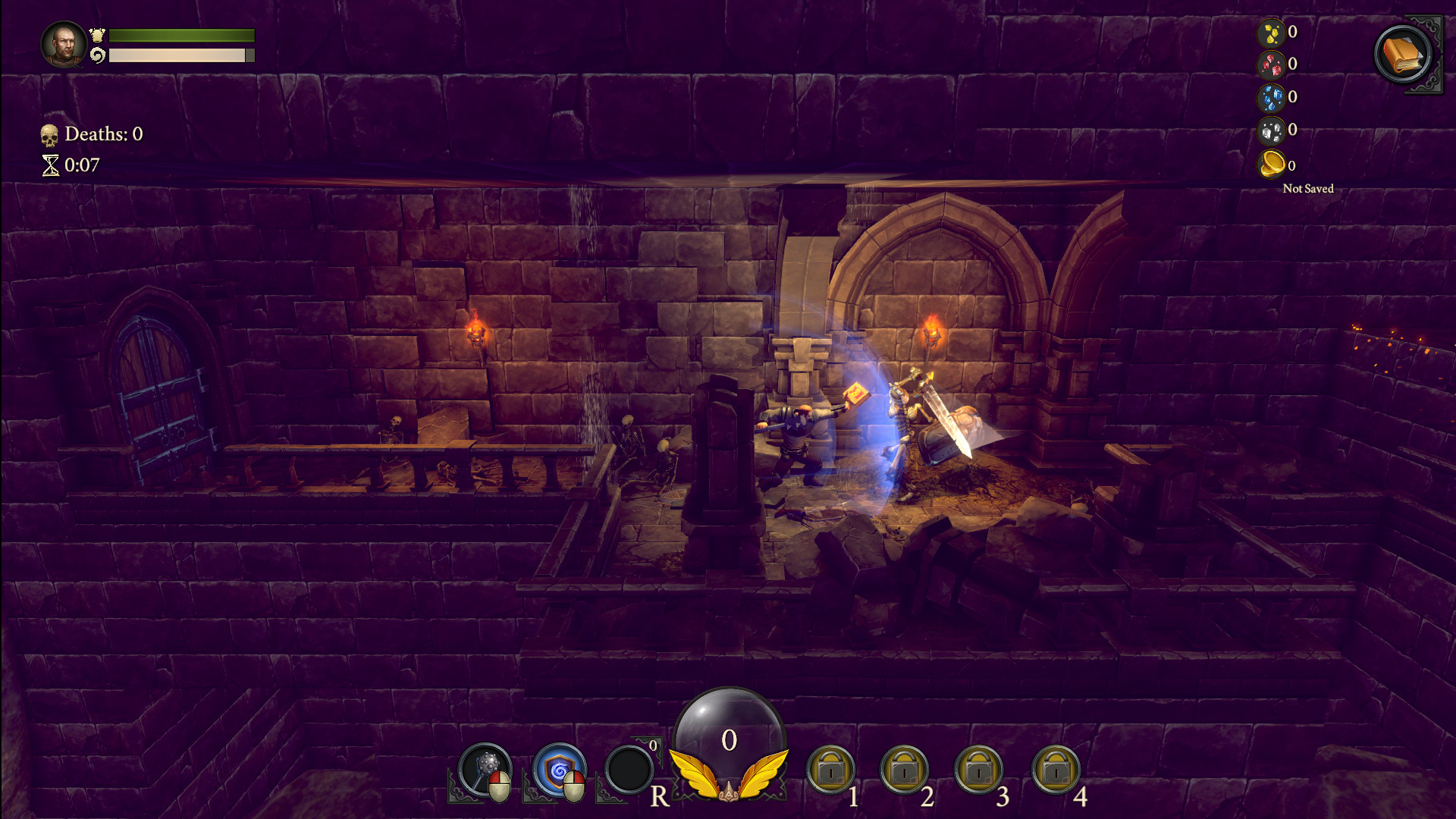
Task: Click the skull icon beside Deaths counter
Action: tap(49, 134)
